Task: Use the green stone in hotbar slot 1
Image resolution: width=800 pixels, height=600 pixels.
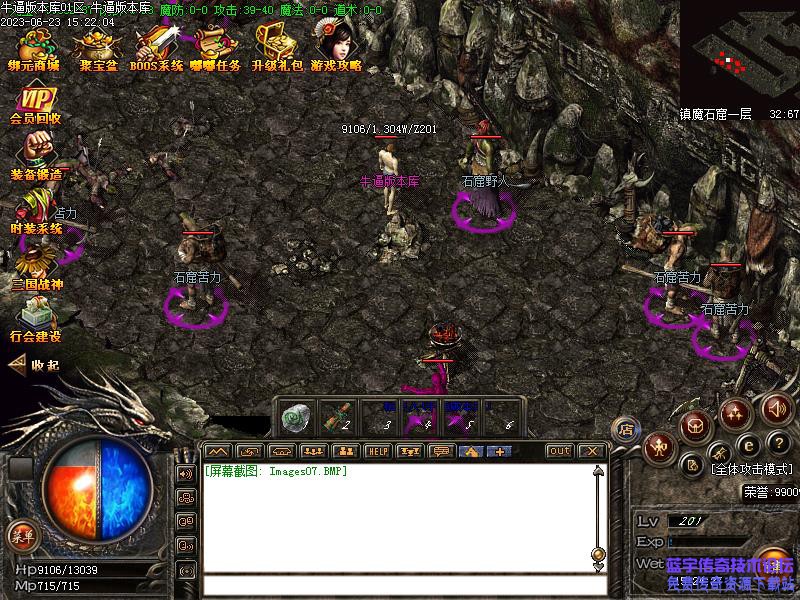Action: pyautogui.click(x=296, y=416)
